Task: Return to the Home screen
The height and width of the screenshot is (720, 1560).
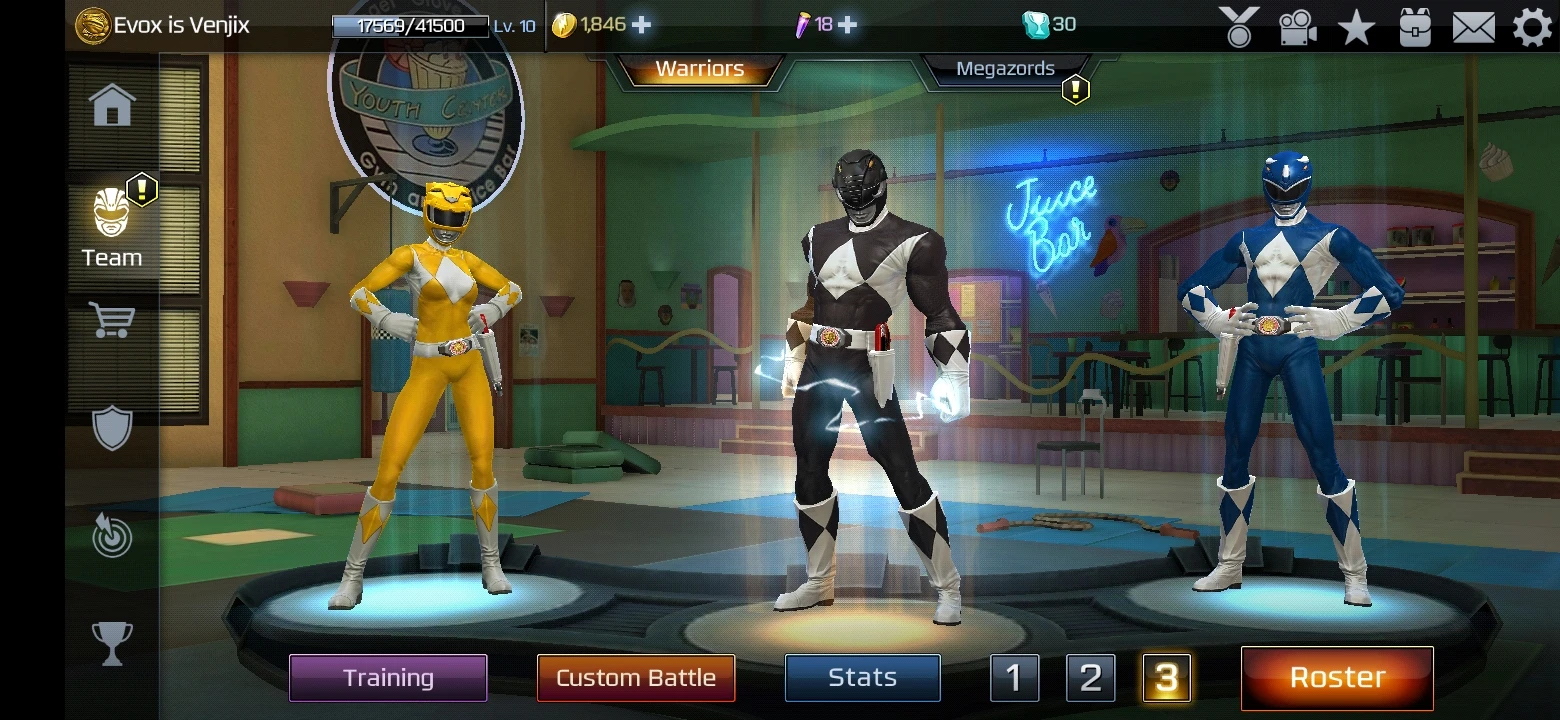Action: click(x=111, y=103)
